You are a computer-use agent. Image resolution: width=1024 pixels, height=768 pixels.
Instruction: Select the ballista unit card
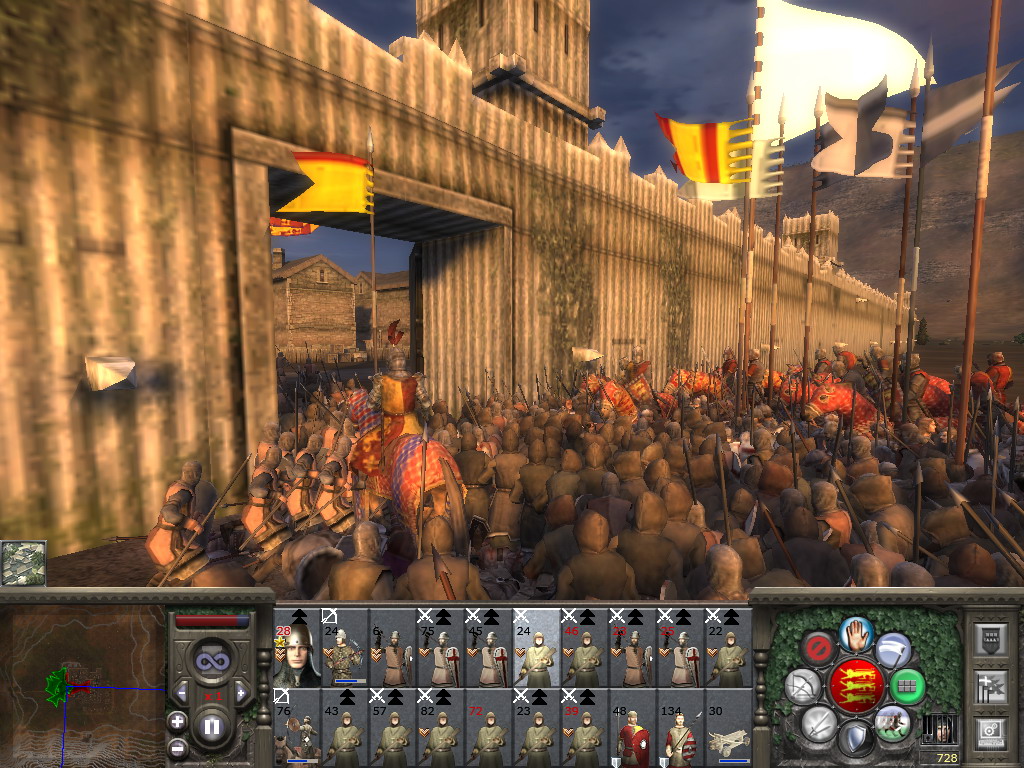728,727
